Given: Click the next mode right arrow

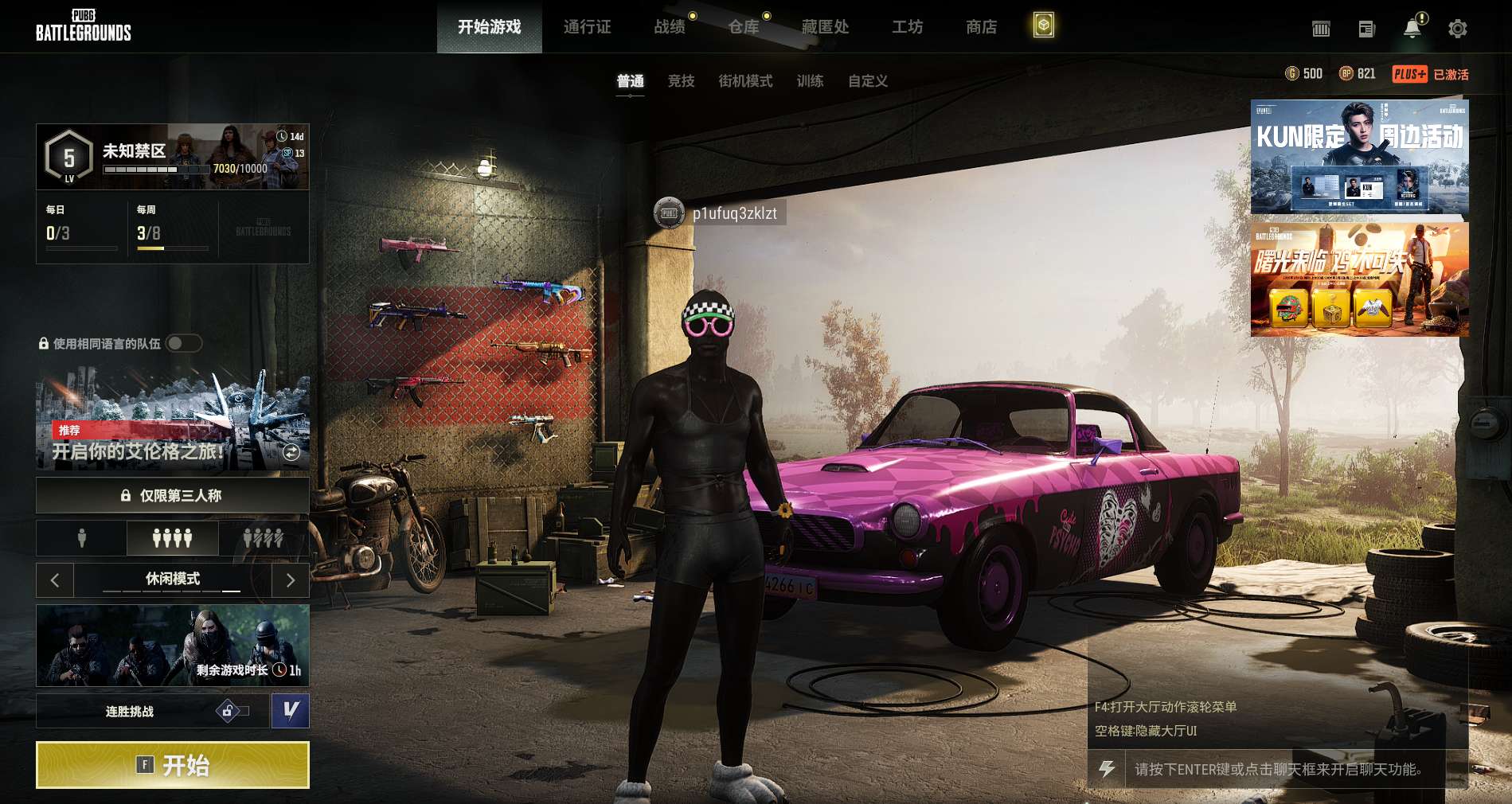Looking at the screenshot, I should click(291, 580).
